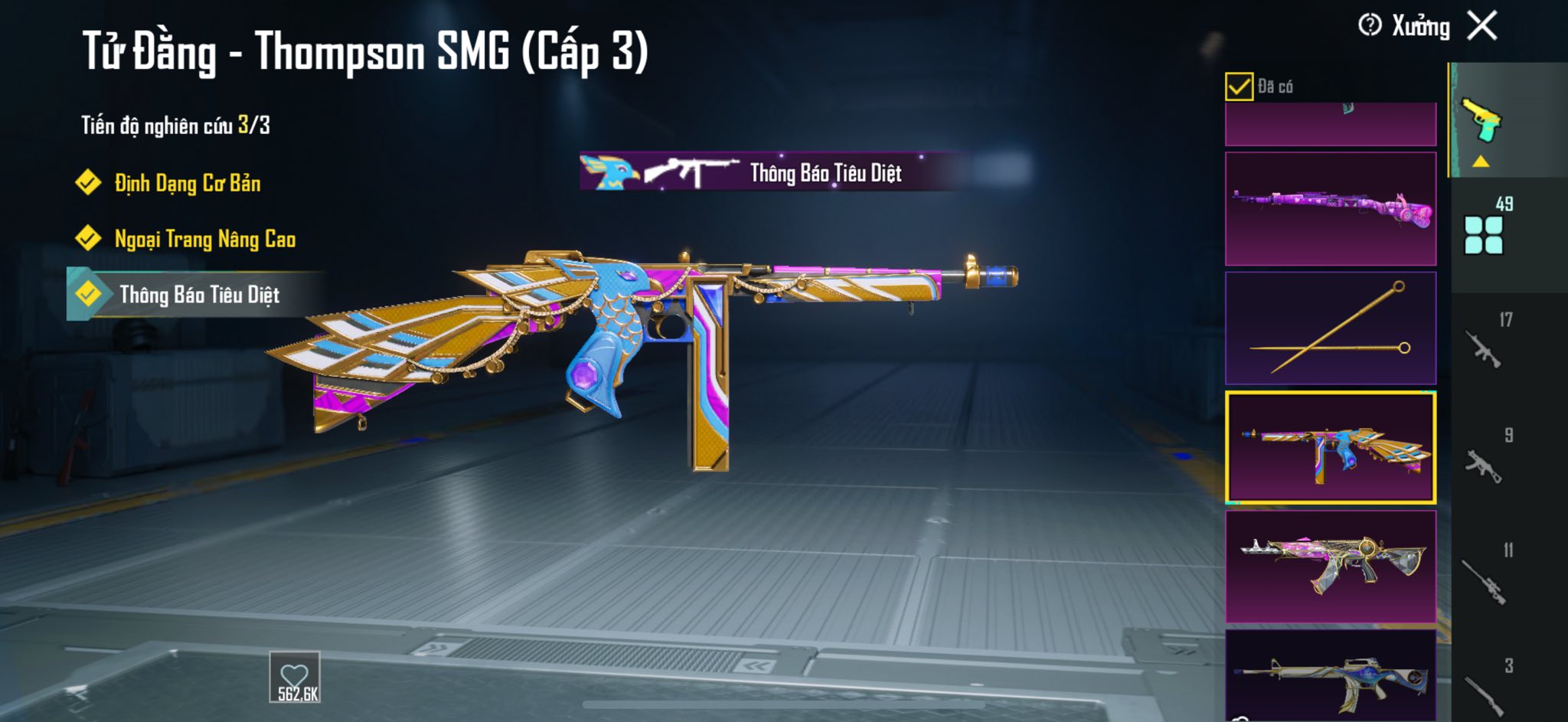This screenshot has height=722, width=1568.
Task: Close the weapon workshop screen
Action: [1482, 26]
